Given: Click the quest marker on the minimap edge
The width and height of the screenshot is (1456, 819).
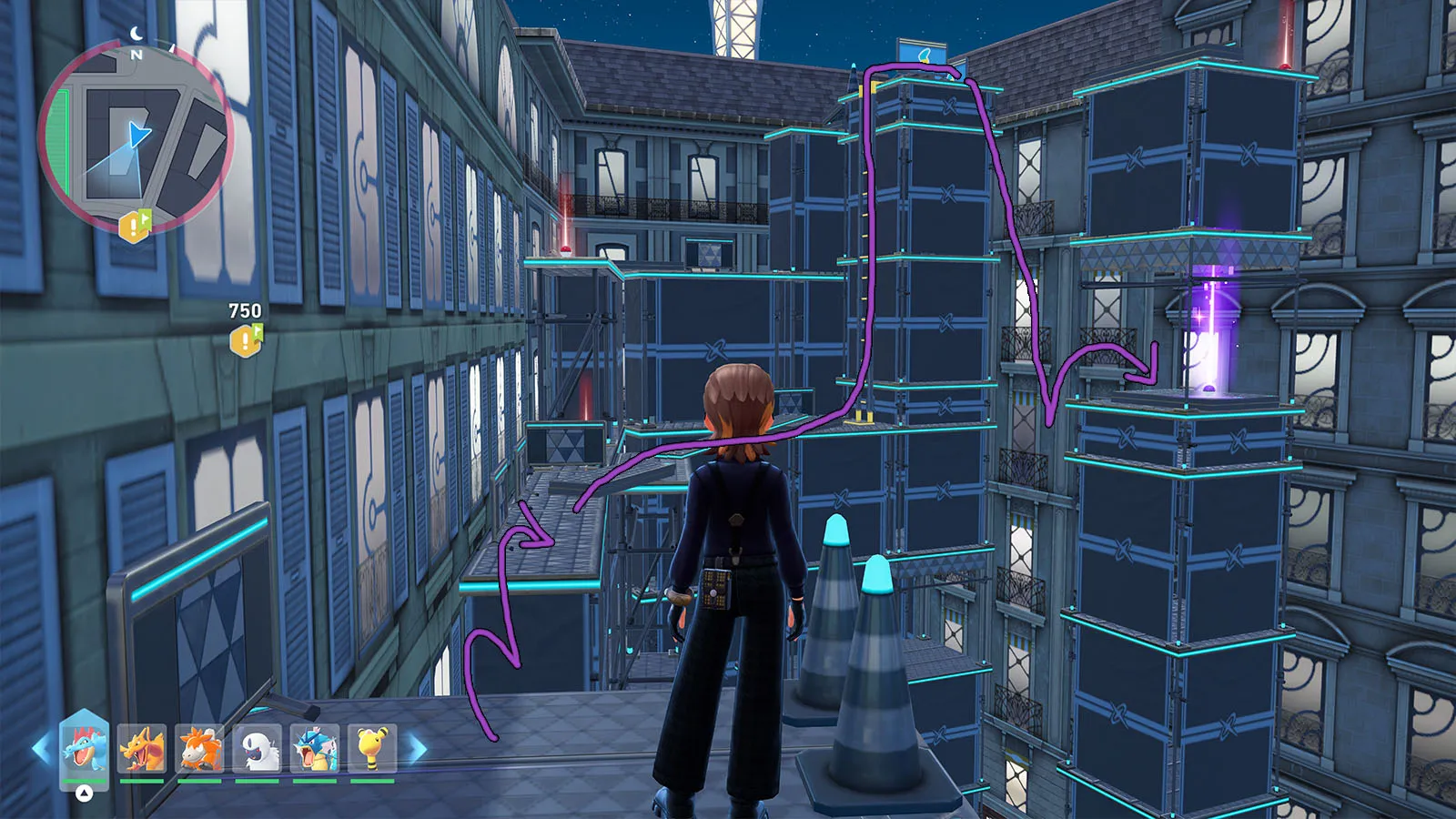Looking at the screenshot, I should click(134, 226).
